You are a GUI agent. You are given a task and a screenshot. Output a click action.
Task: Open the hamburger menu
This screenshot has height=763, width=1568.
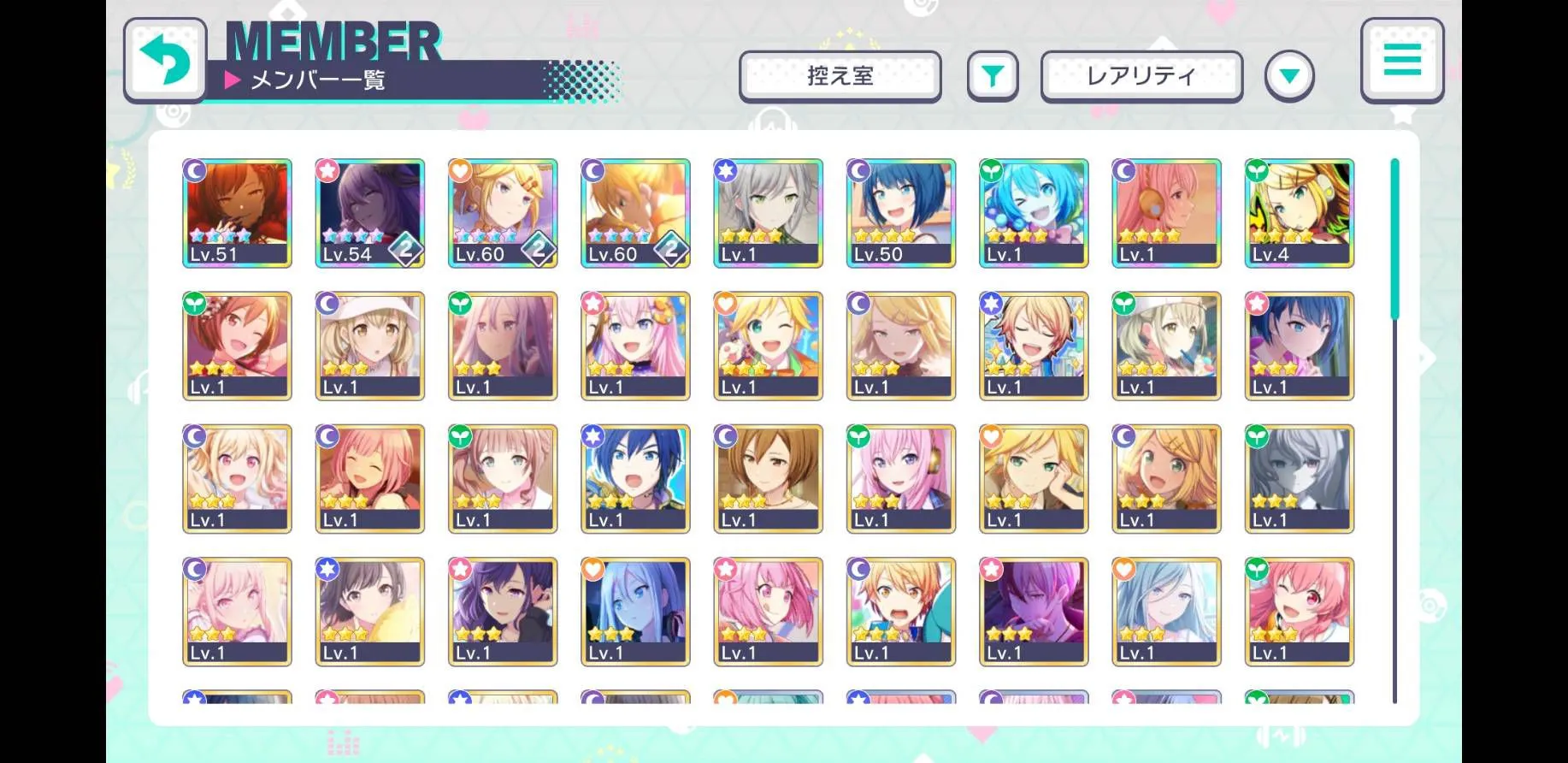[x=1401, y=60]
